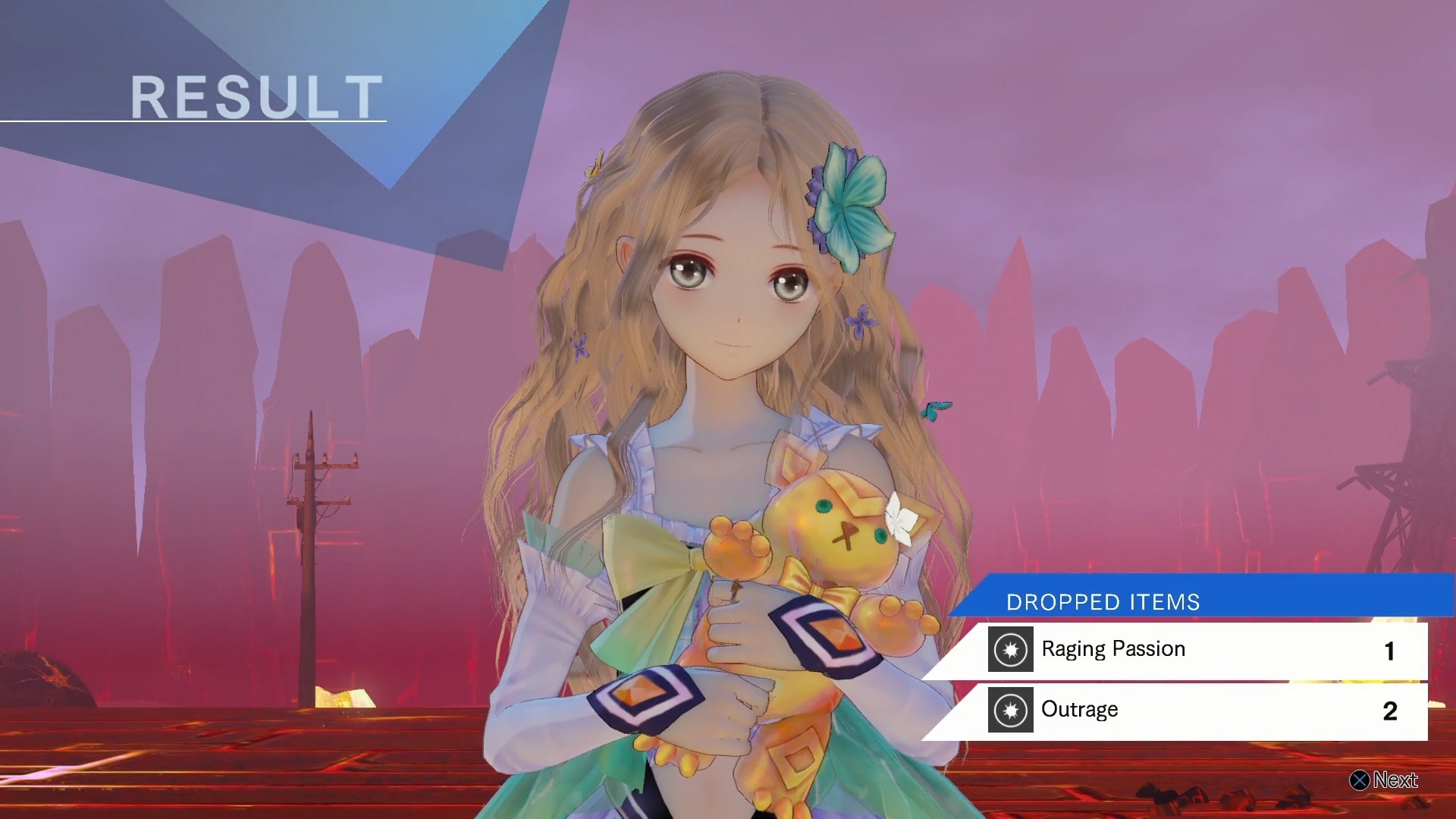Tap the PlayStation cross glyph at bottom right
The width and height of the screenshot is (1456, 819).
point(1360,780)
